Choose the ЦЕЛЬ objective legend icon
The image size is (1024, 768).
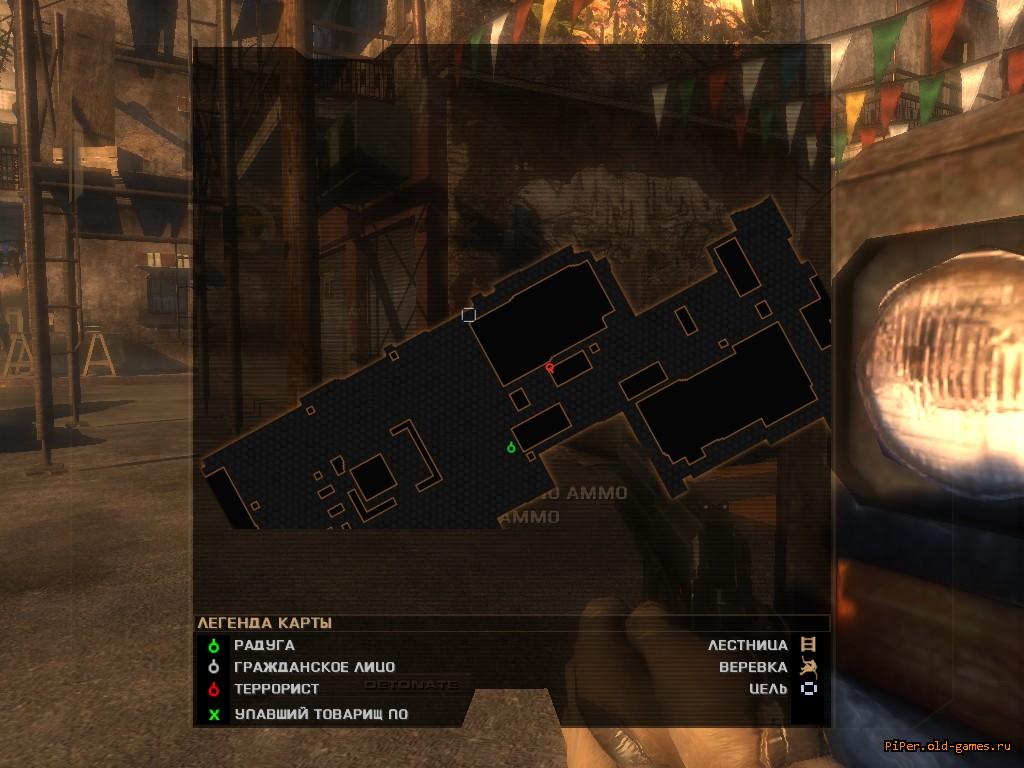click(x=809, y=688)
